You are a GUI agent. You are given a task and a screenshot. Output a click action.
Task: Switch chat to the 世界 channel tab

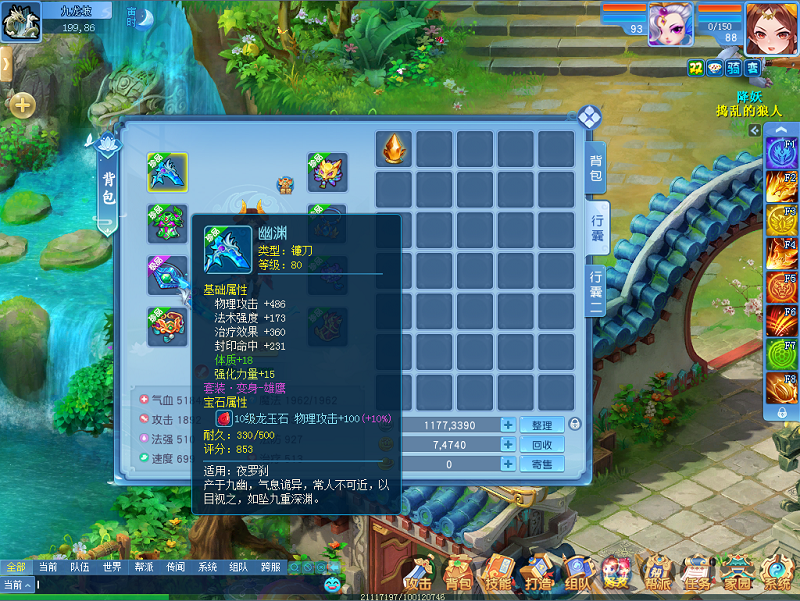pos(111,567)
